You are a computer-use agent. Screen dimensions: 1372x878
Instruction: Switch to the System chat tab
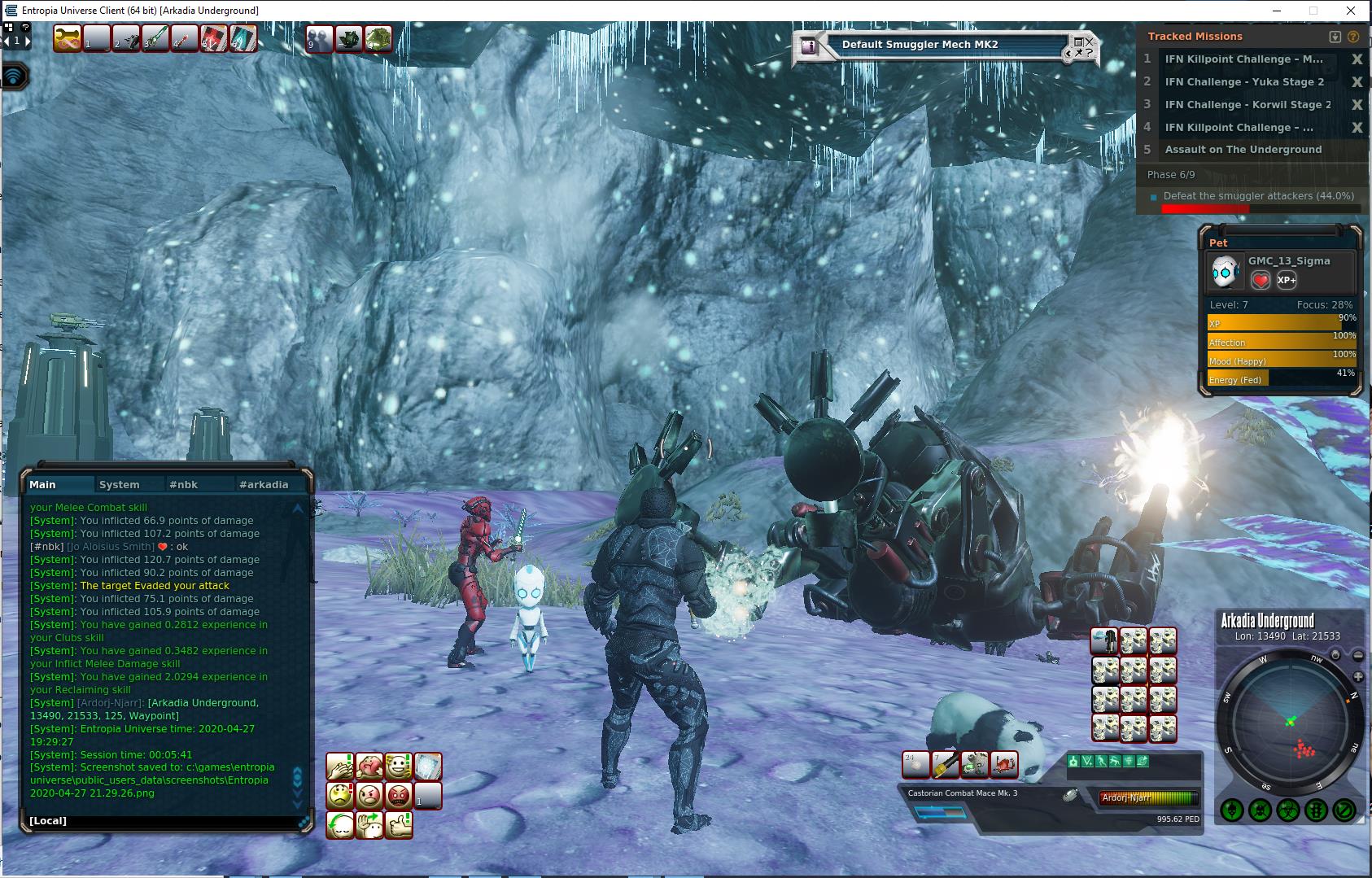tap(119, 484)
